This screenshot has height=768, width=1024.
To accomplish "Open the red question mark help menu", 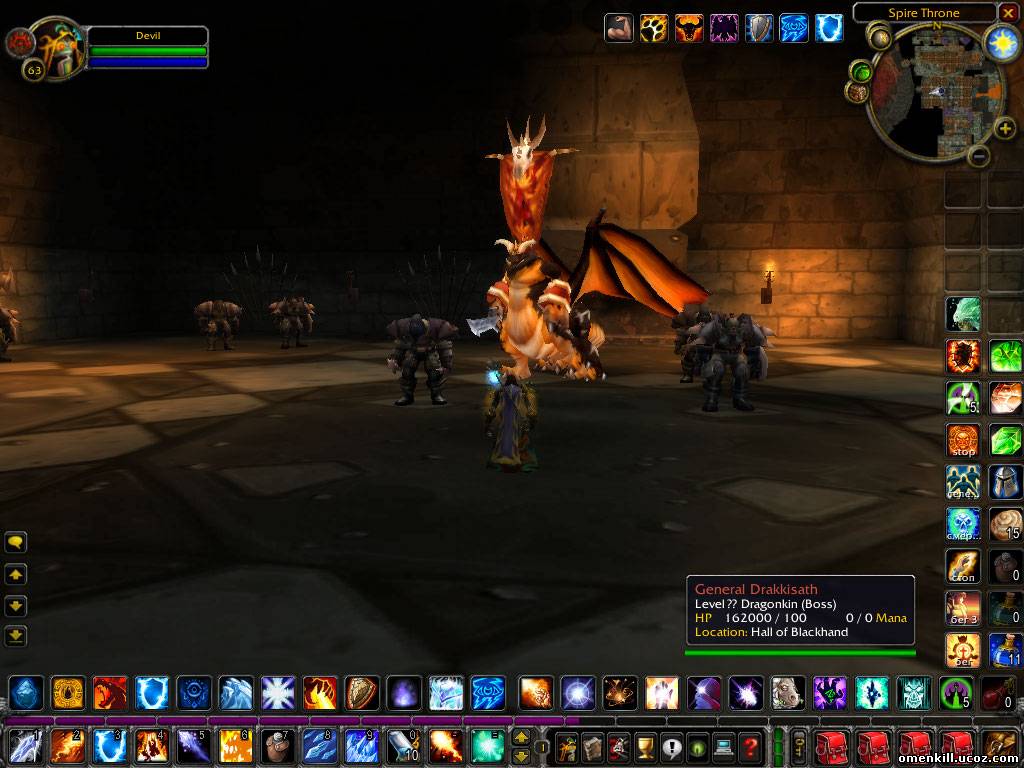I will 750,746.
